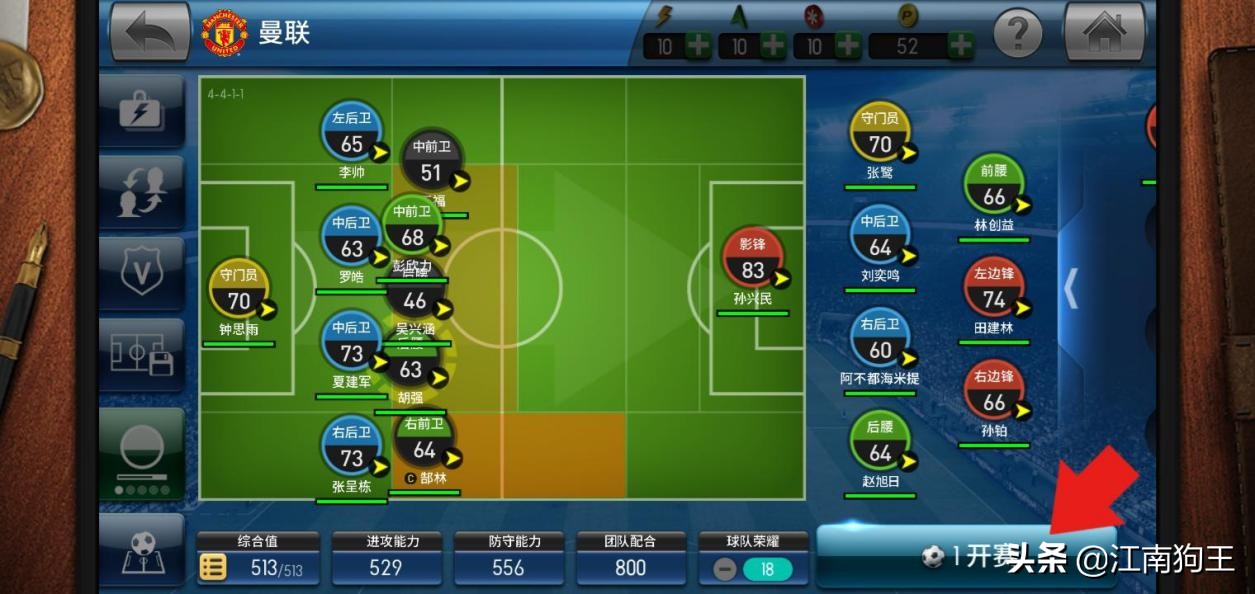
Task: Select striker 孙兴民 rated 83
Action: [752, 260]
